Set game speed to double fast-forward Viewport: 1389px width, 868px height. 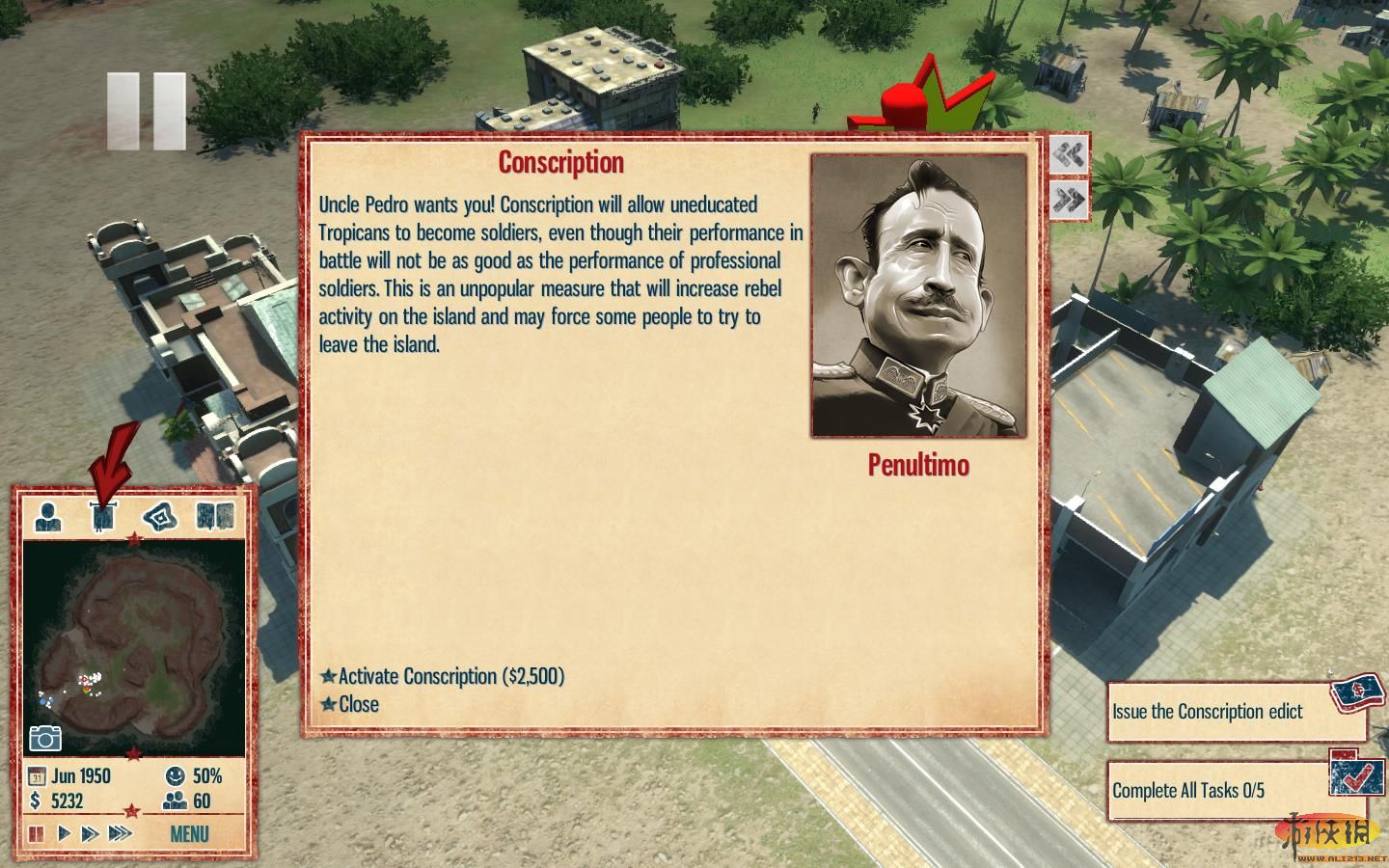pos(90,833)
